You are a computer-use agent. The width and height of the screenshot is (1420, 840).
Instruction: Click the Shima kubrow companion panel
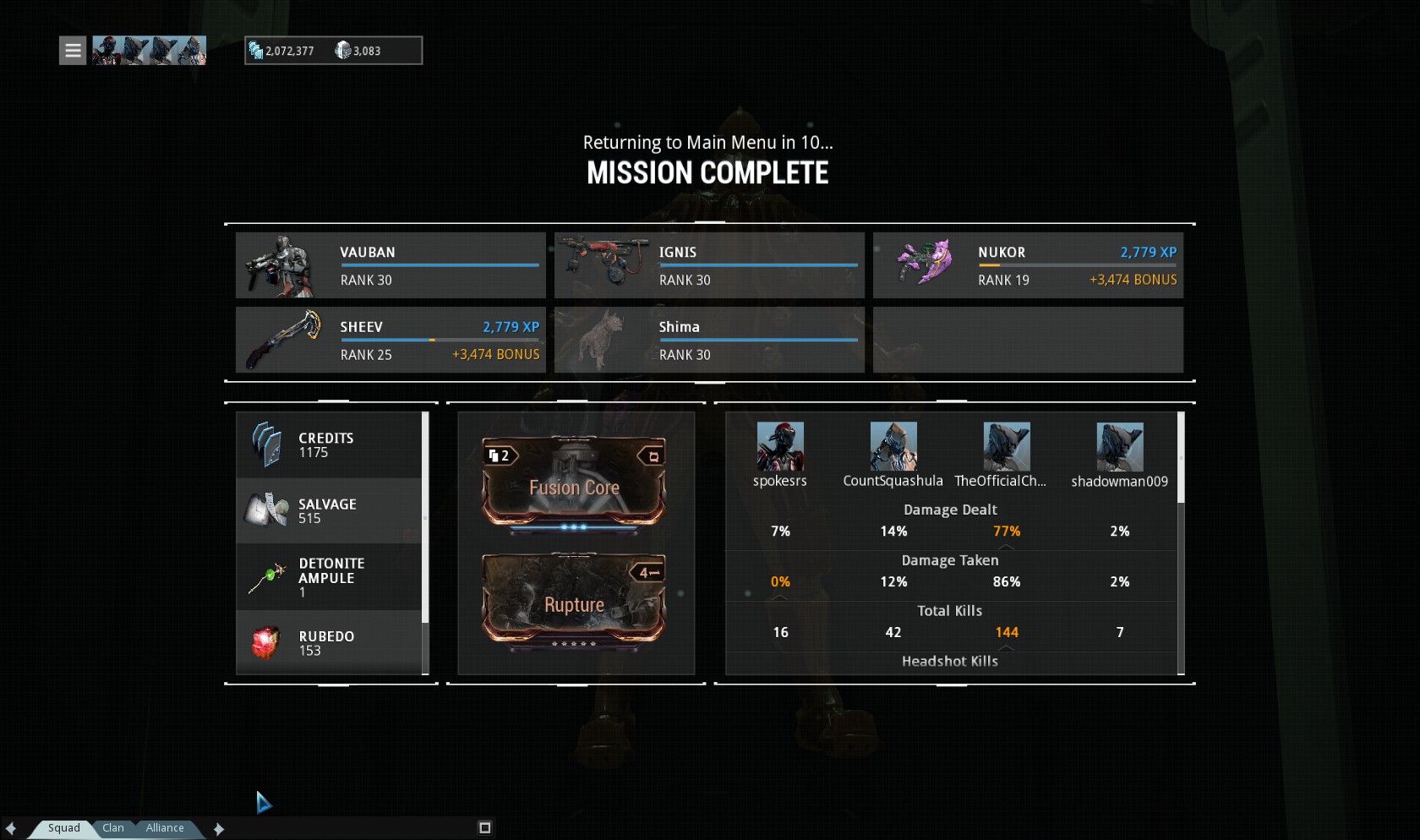coord(709,340)
